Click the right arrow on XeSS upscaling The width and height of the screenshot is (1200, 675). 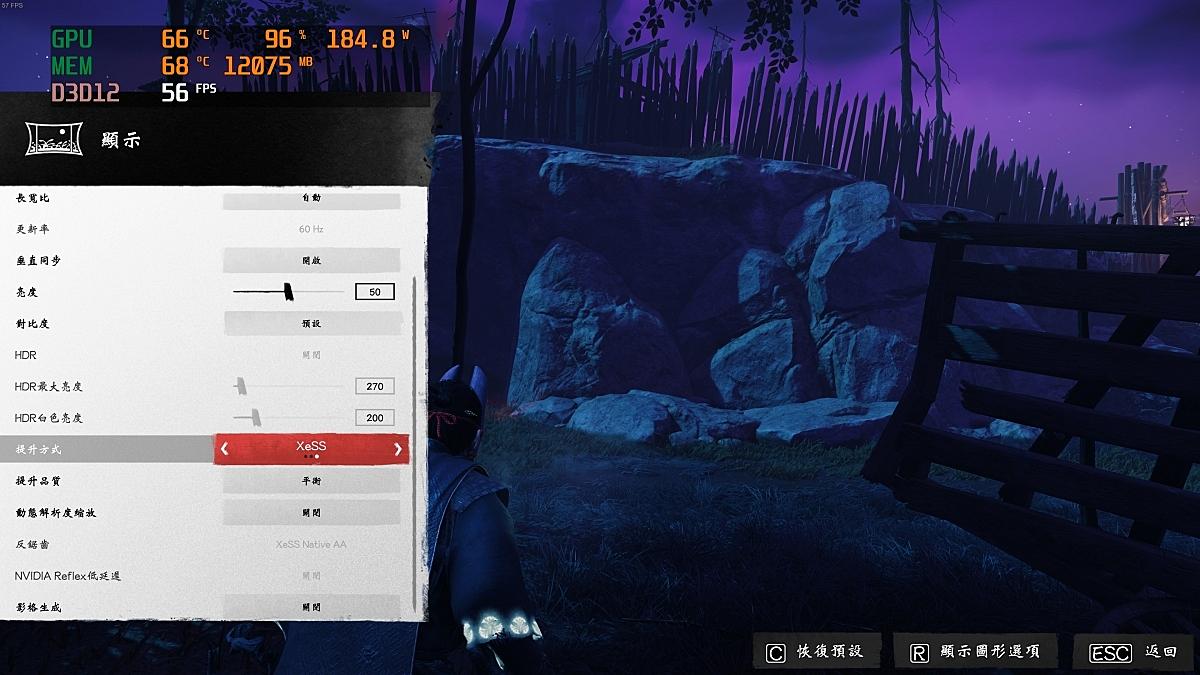(x=398, y=449)
